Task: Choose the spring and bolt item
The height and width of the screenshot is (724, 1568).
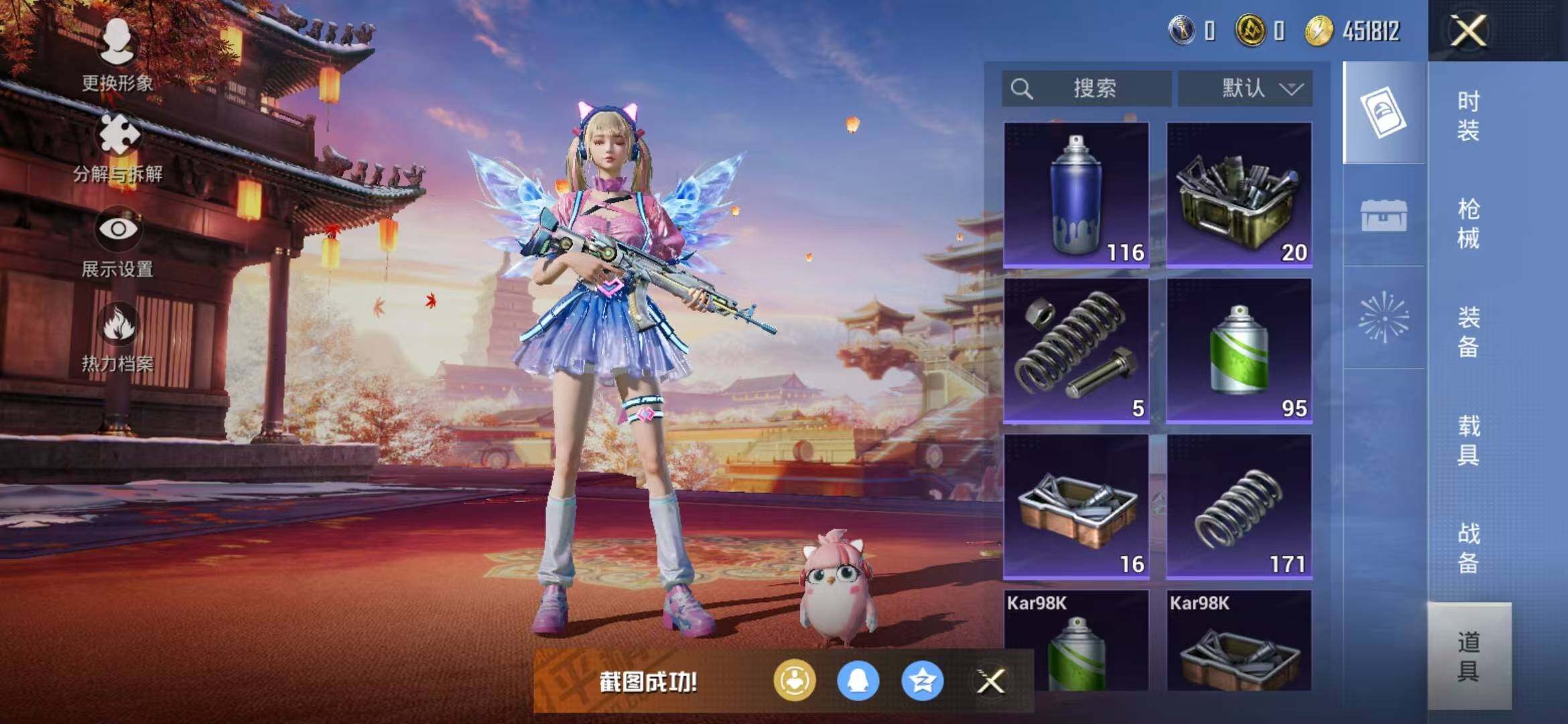Action: coord(1076,351)
